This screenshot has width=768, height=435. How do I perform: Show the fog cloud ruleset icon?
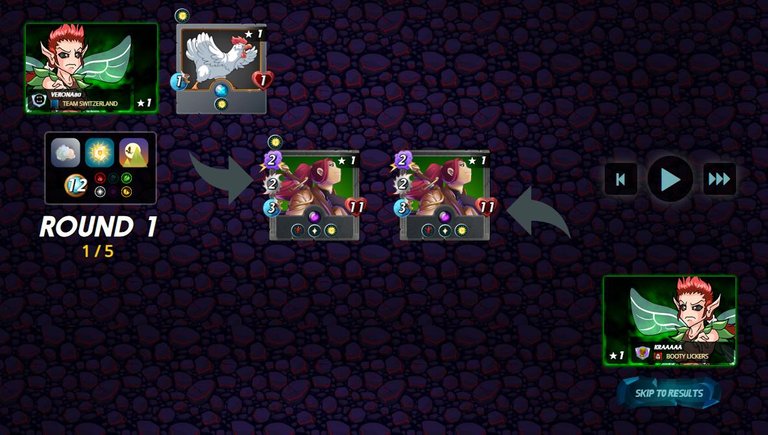[x=66, y=152]
